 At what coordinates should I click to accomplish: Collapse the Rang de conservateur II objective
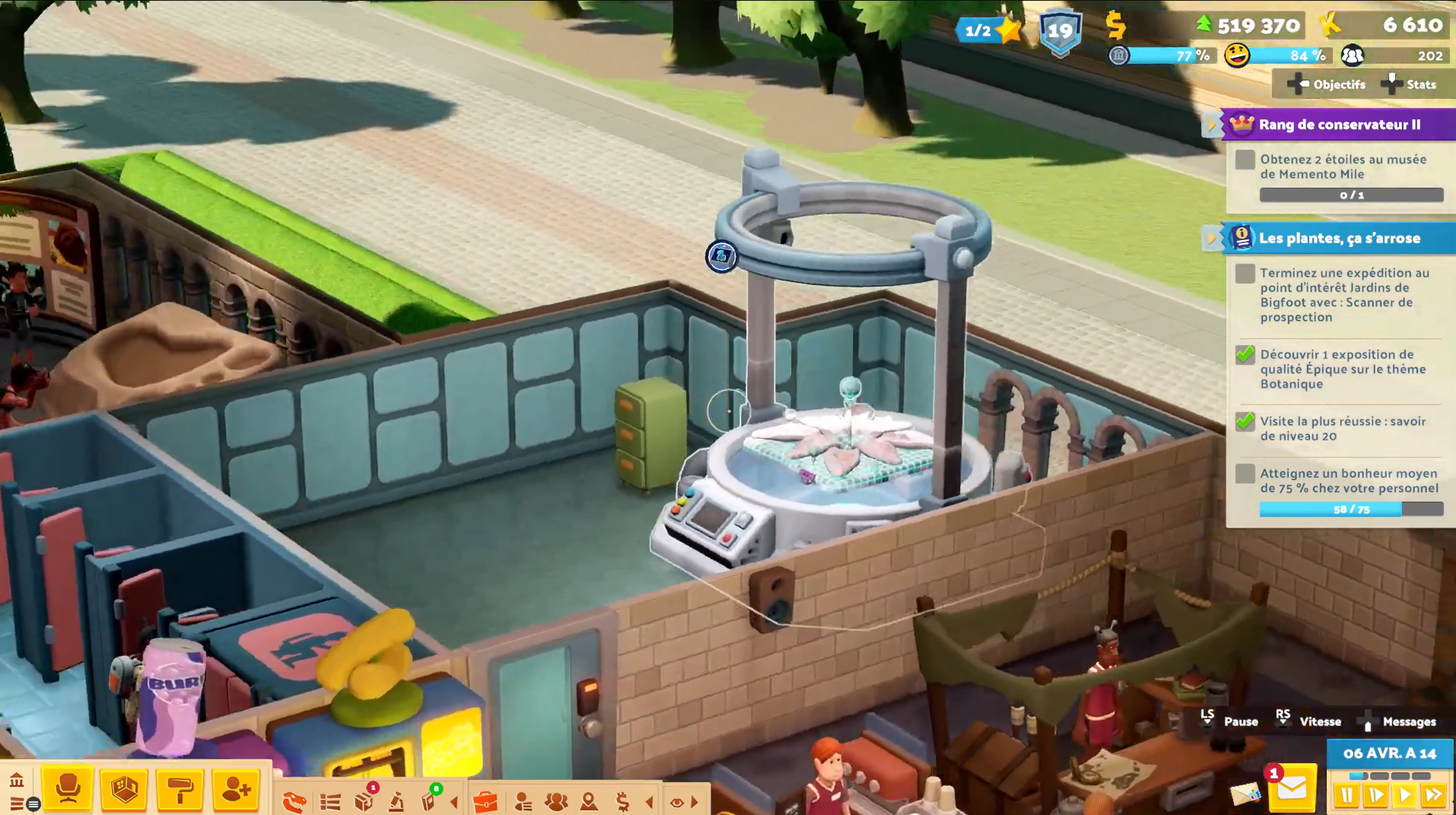click(1211, 125)
